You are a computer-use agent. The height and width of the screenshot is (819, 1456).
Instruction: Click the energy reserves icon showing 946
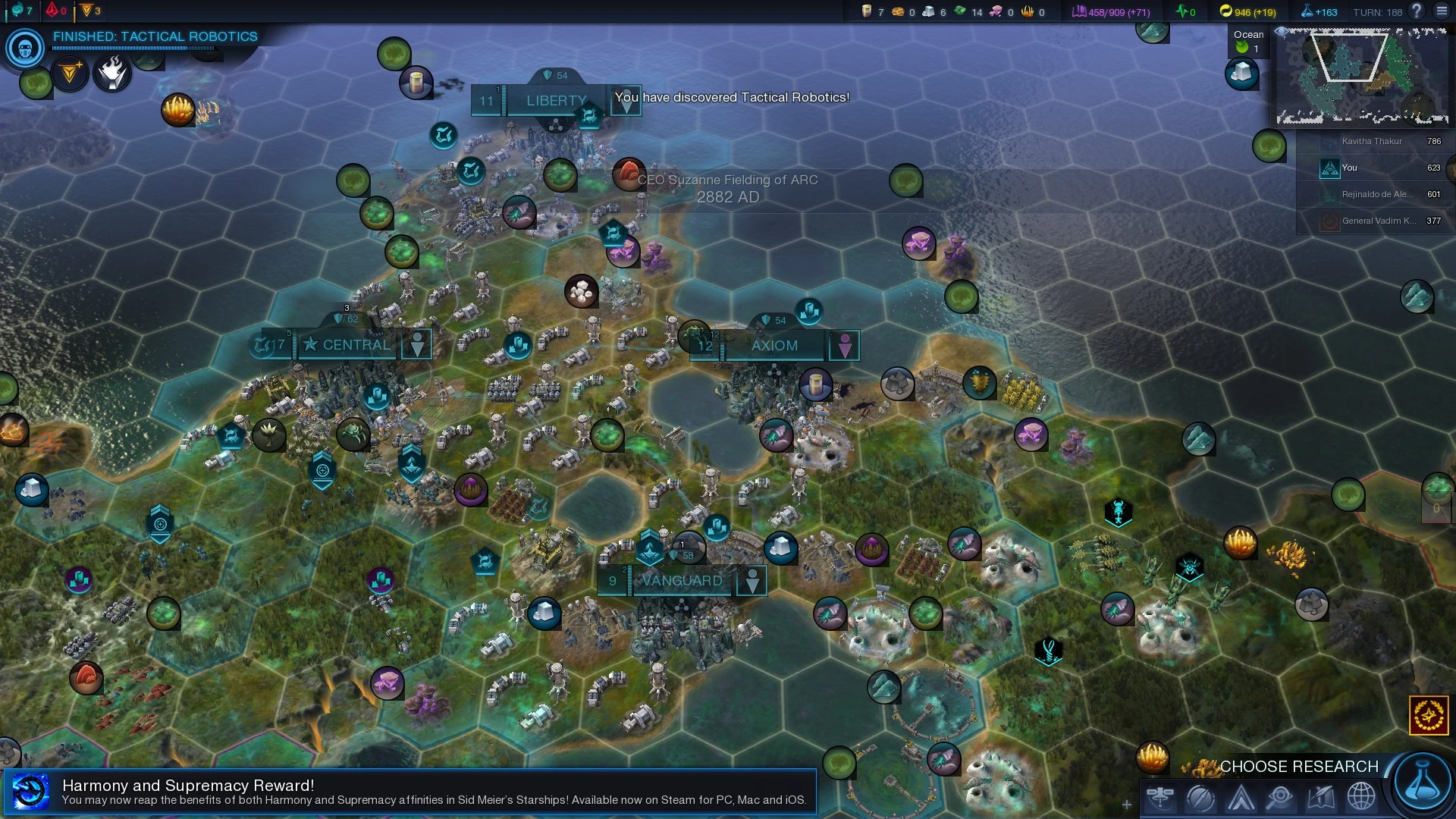pyautogui.click(x=1227, y=12)
